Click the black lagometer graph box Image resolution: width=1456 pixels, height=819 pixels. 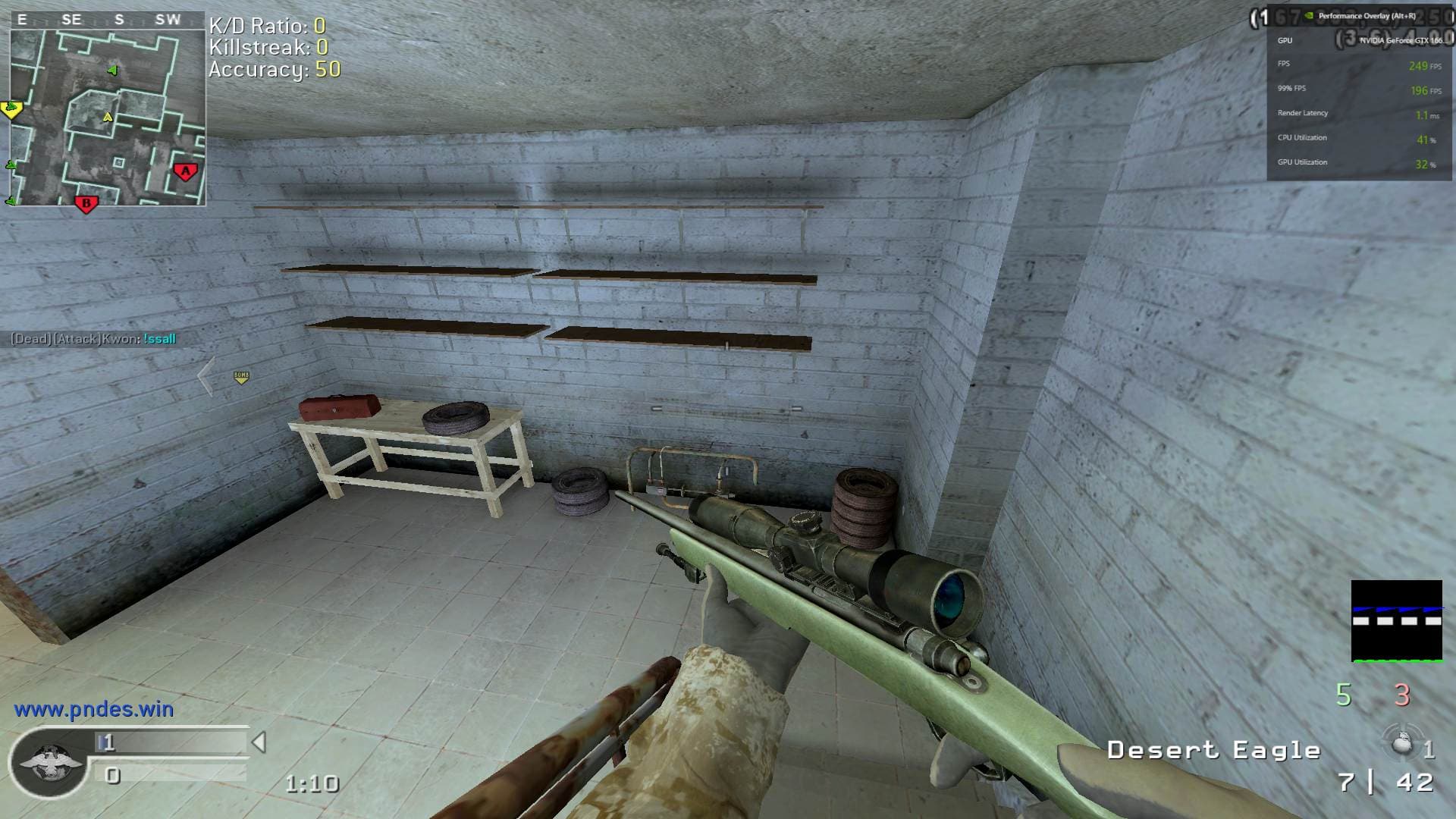1396,620
